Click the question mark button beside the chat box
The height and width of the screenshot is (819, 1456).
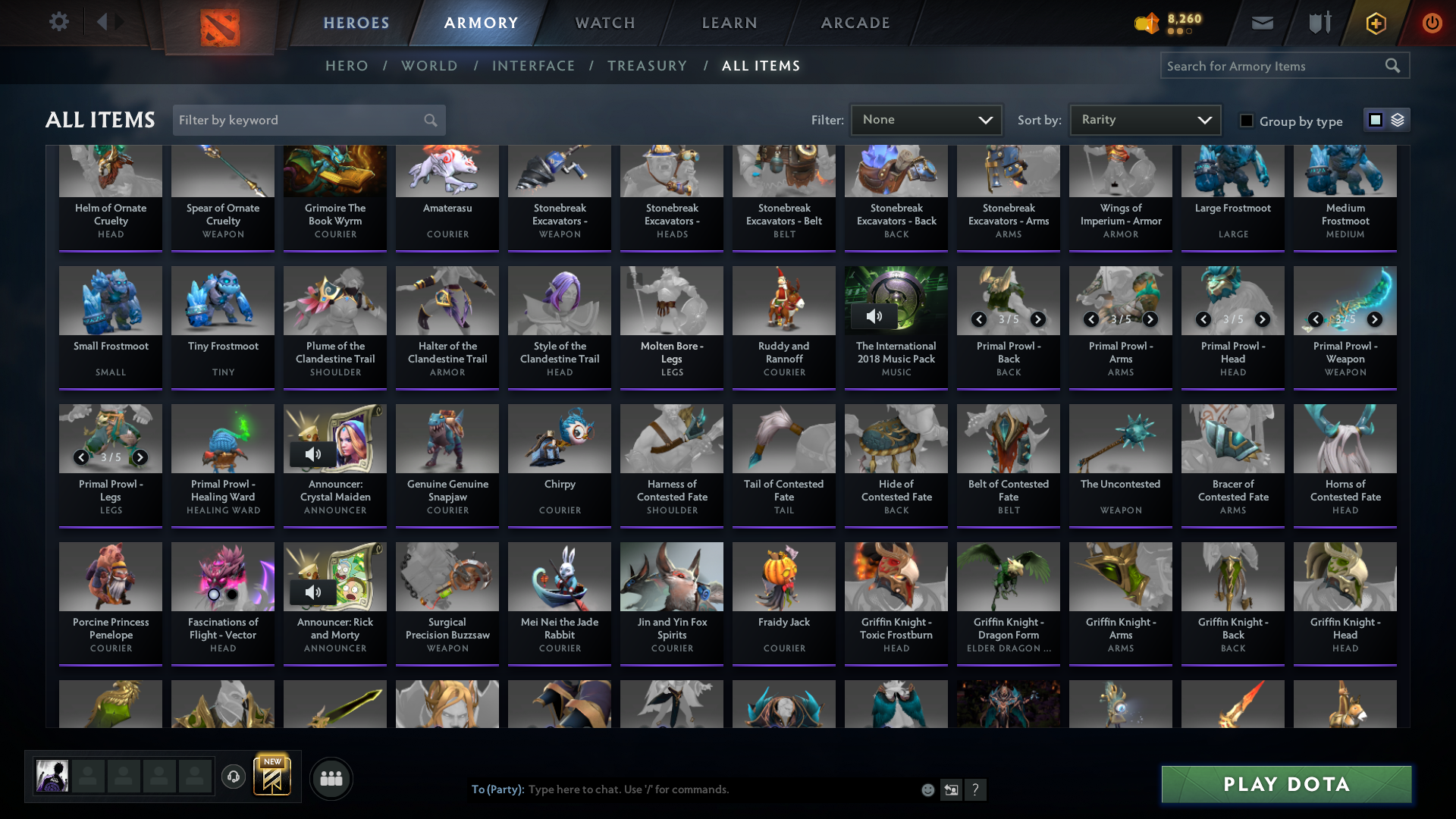(976, 789)
